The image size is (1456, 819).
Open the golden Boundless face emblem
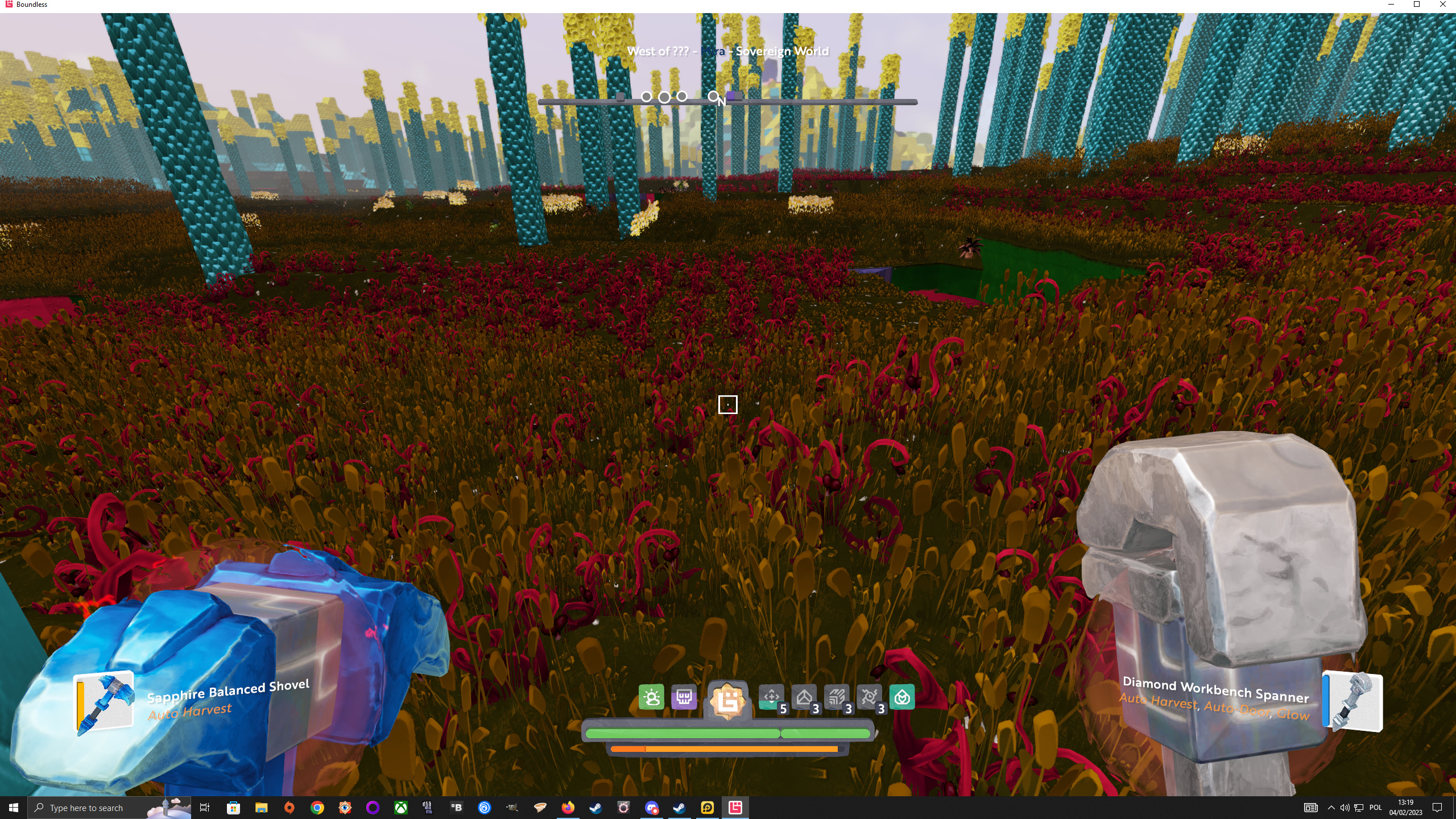click(727, 700)
